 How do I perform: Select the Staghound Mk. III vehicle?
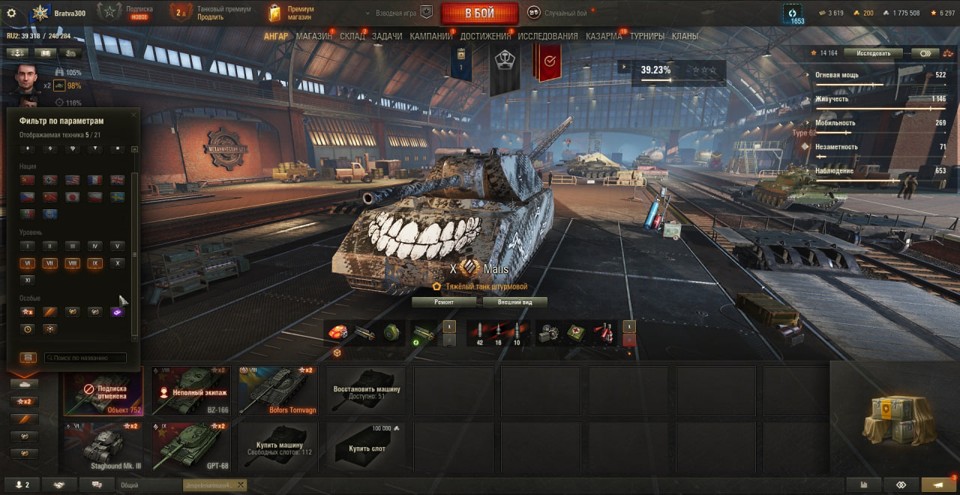click(x=104, y=446)
